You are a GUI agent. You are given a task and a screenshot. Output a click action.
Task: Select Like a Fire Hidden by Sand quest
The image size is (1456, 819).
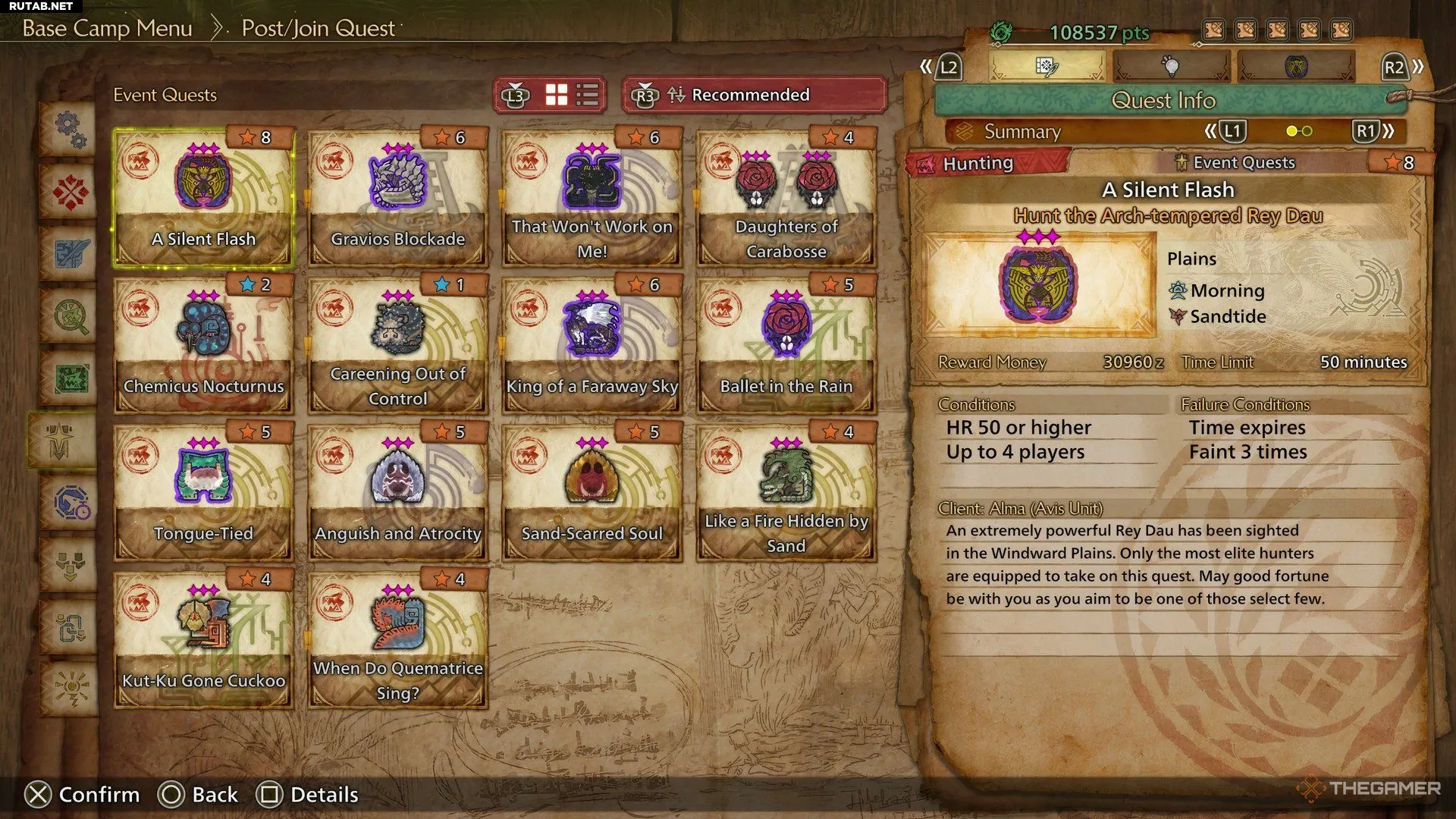(x=786, y=493)
